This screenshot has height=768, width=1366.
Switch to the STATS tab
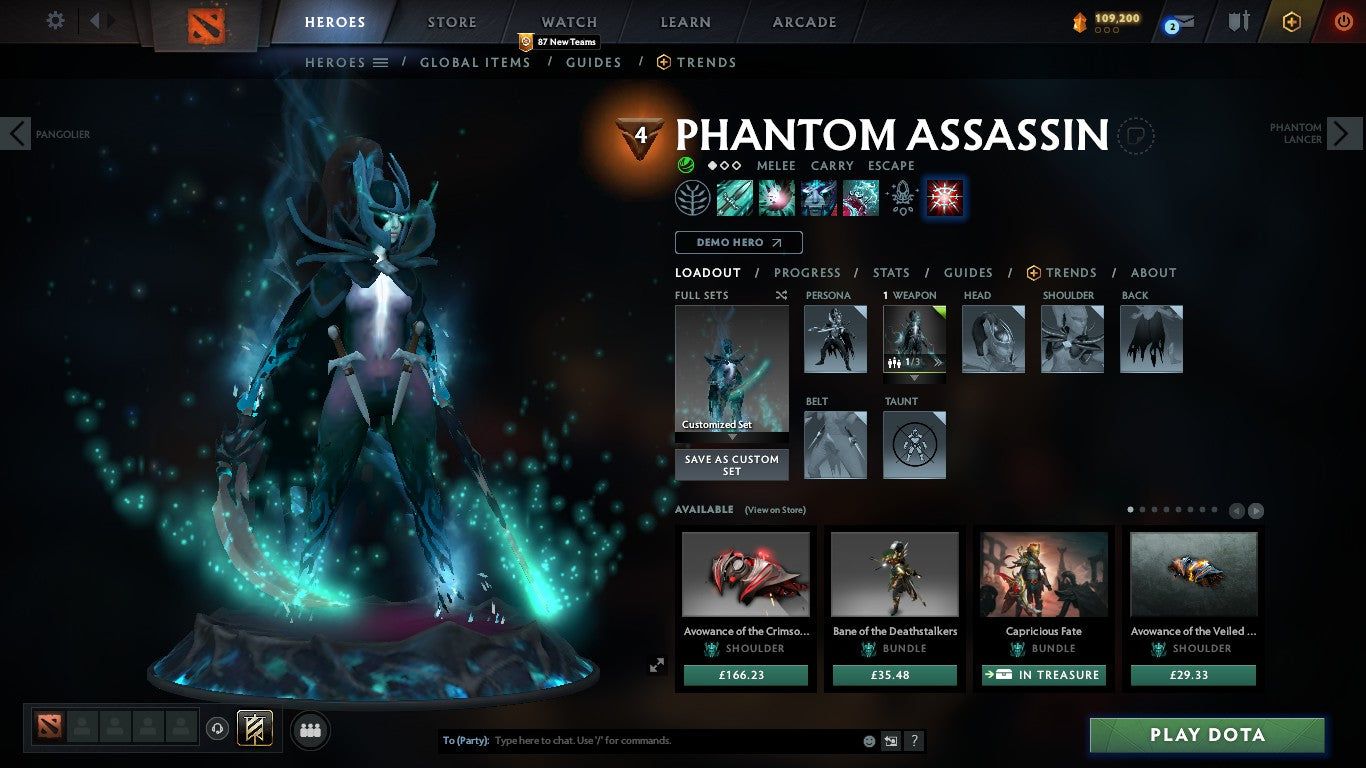(890, 272)
